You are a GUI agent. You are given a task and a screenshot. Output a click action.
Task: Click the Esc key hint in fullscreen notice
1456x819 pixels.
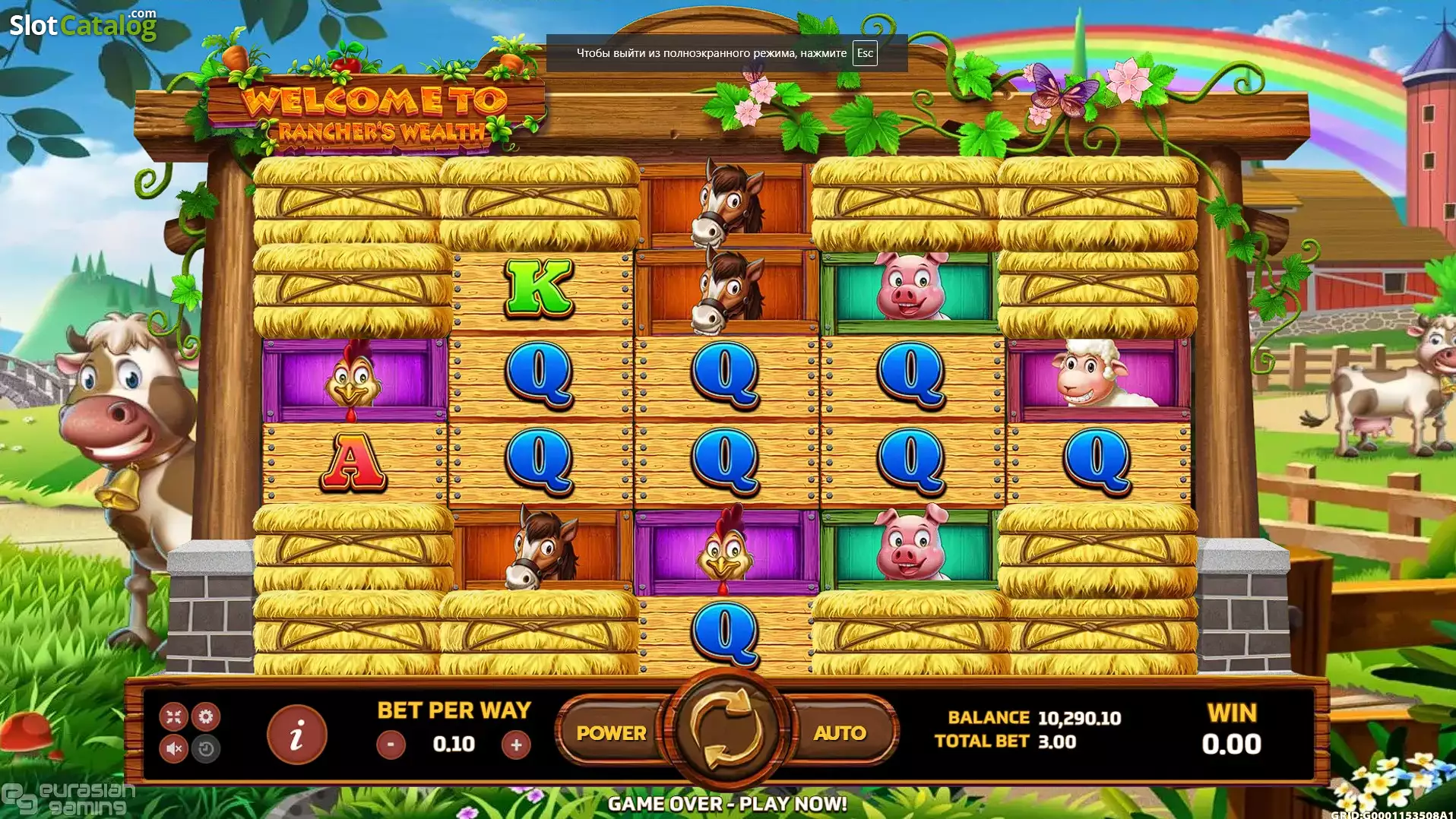863,53
